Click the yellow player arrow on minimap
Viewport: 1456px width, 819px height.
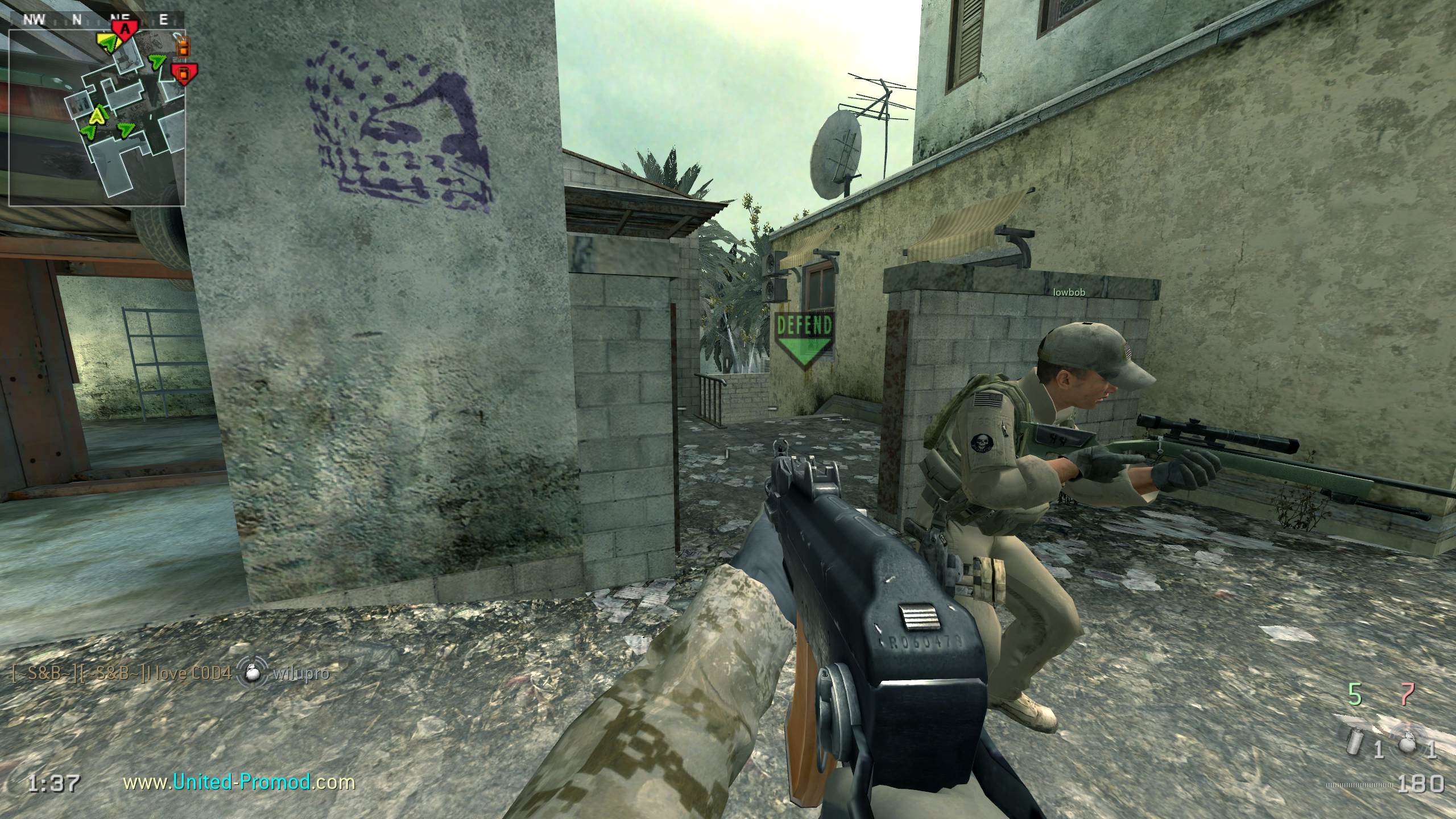99,115
